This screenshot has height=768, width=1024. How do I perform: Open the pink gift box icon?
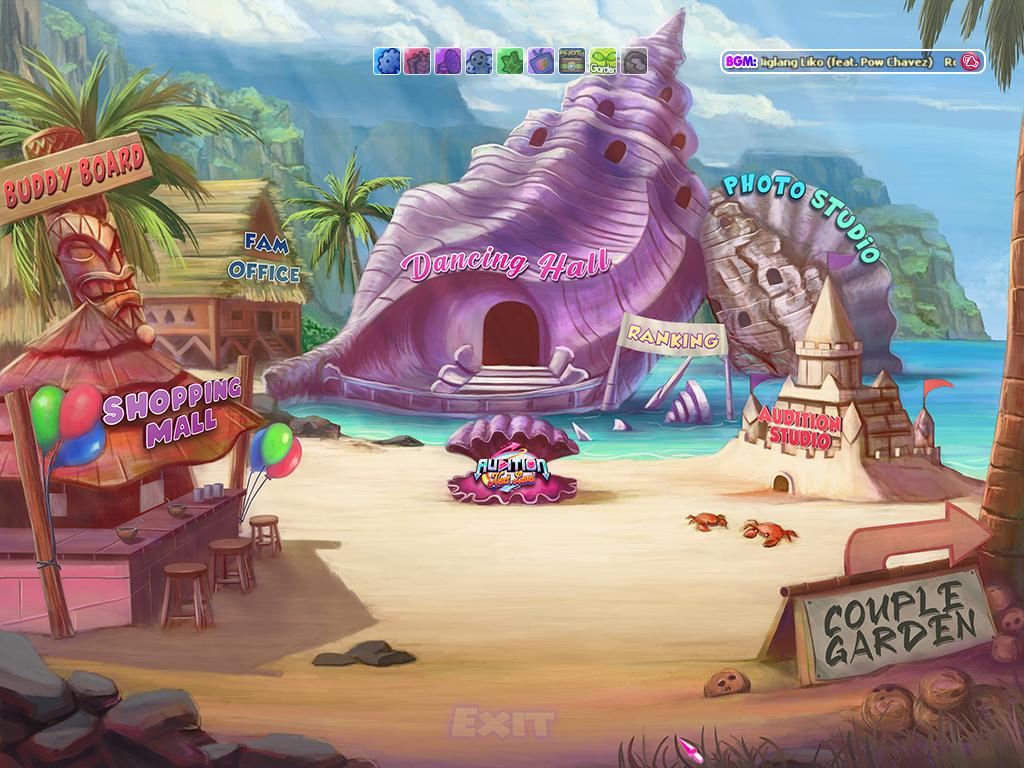pyautogui.click(x=417, y=61)
